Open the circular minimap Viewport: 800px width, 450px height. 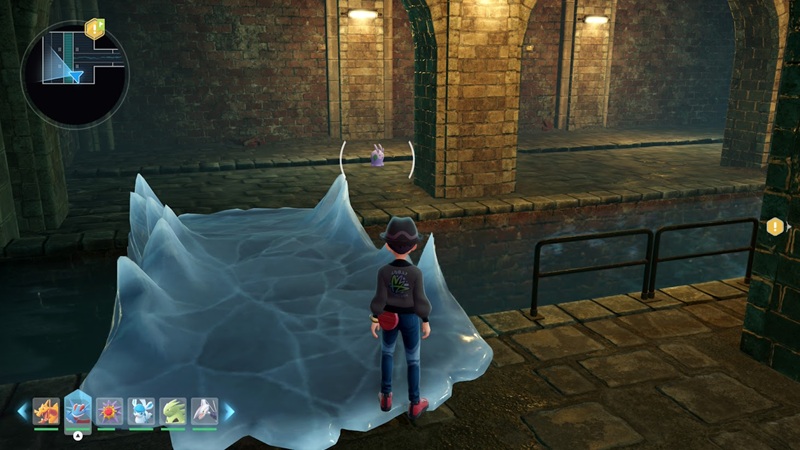(x=74, y=74)
